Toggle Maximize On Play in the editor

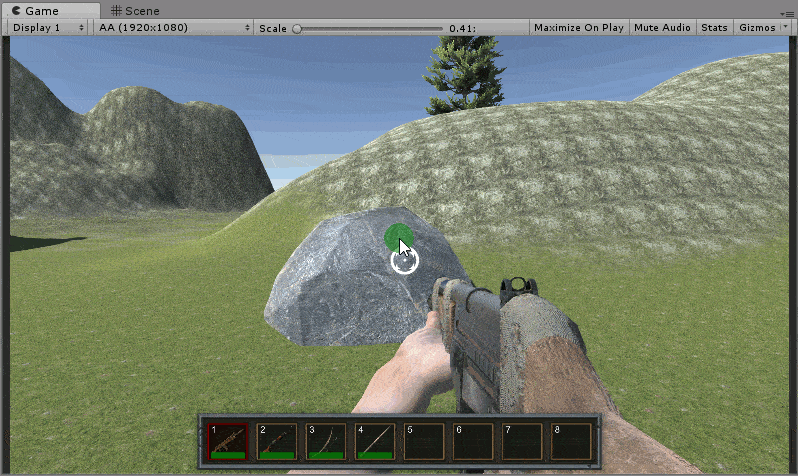pyautogui.click(x=579, y=28)
